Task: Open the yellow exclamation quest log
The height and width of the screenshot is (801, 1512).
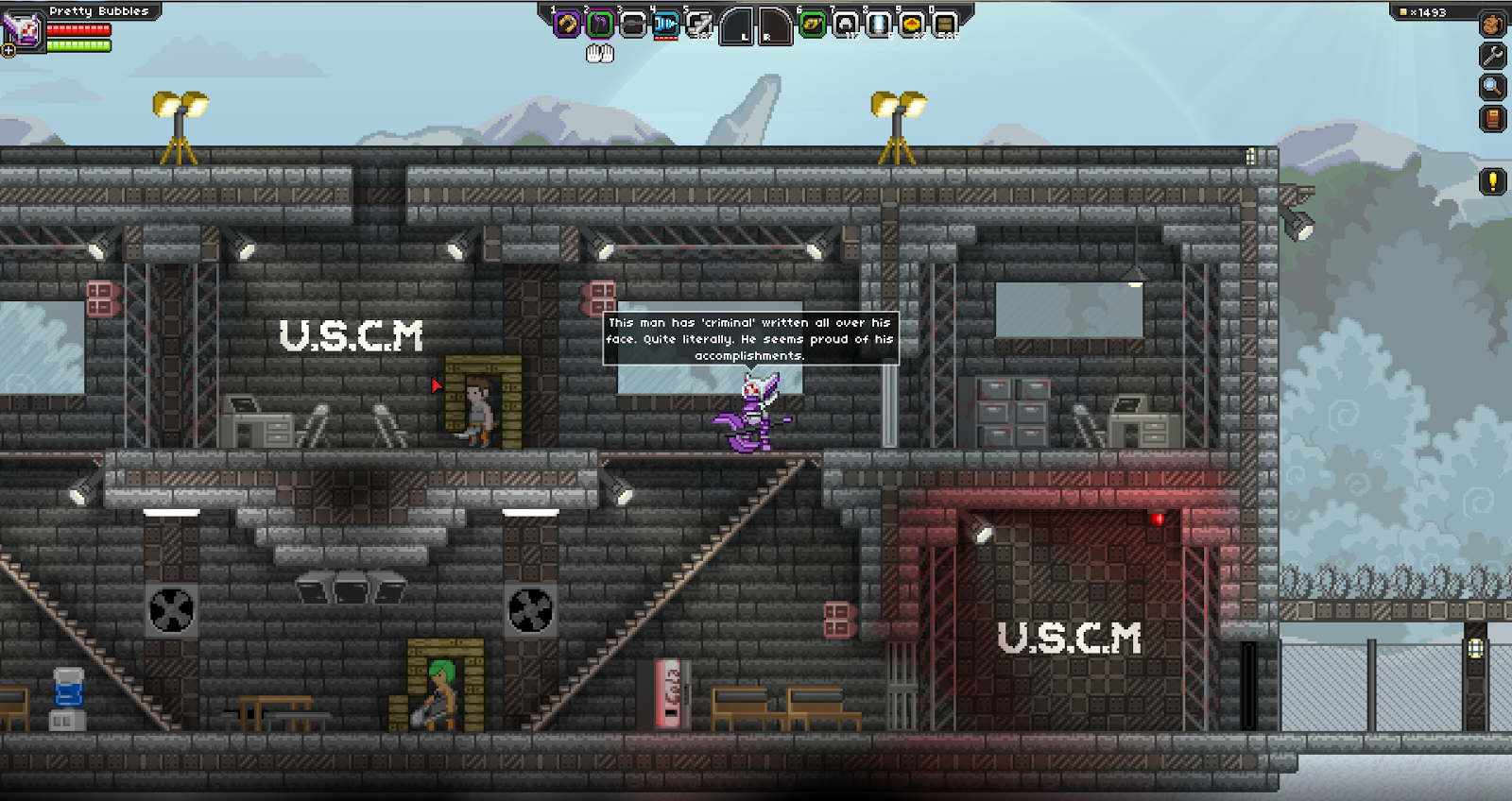Action: click(1493, 181)
